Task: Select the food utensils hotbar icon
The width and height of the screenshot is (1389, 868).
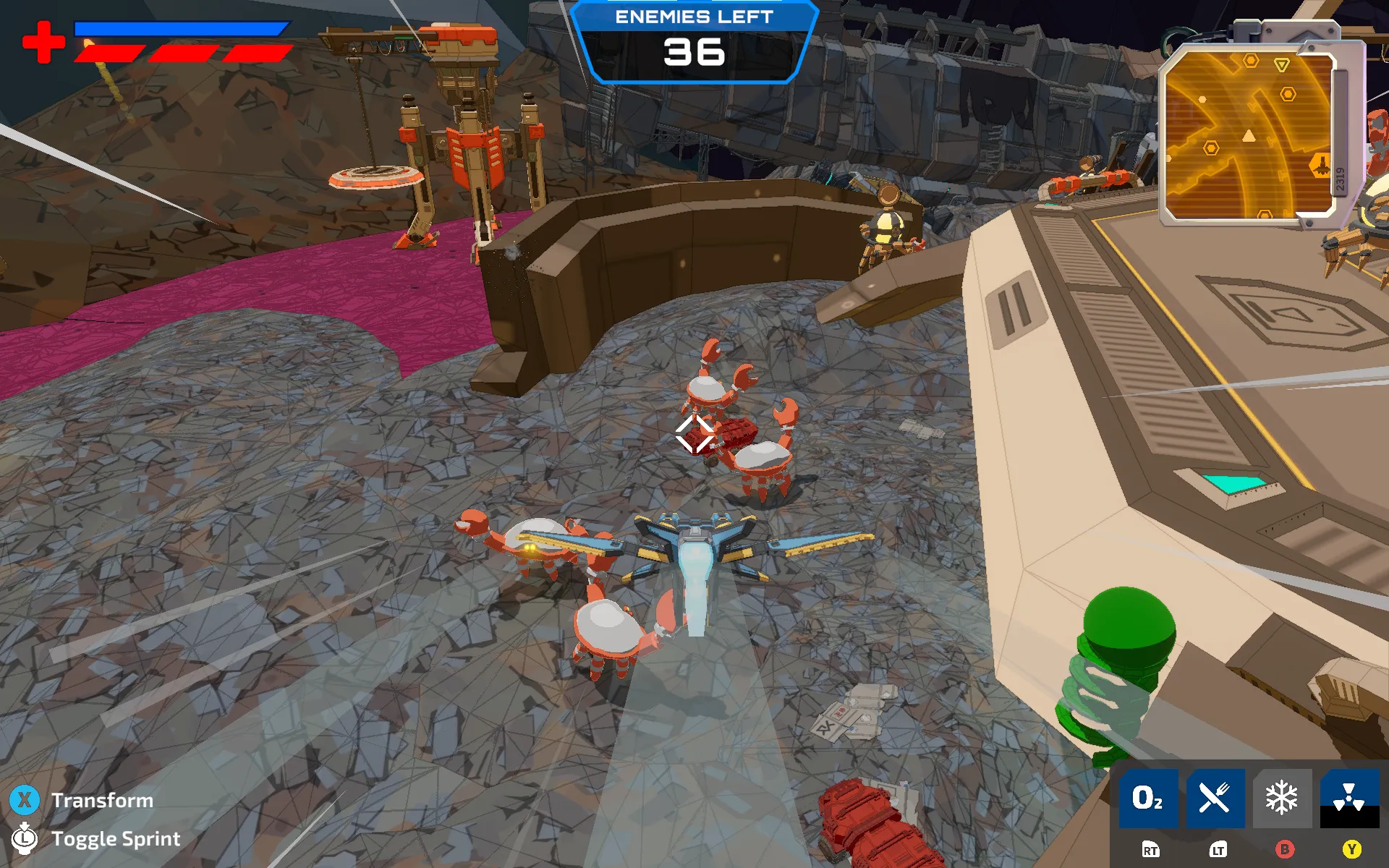Action: [x=1216, y=799]
